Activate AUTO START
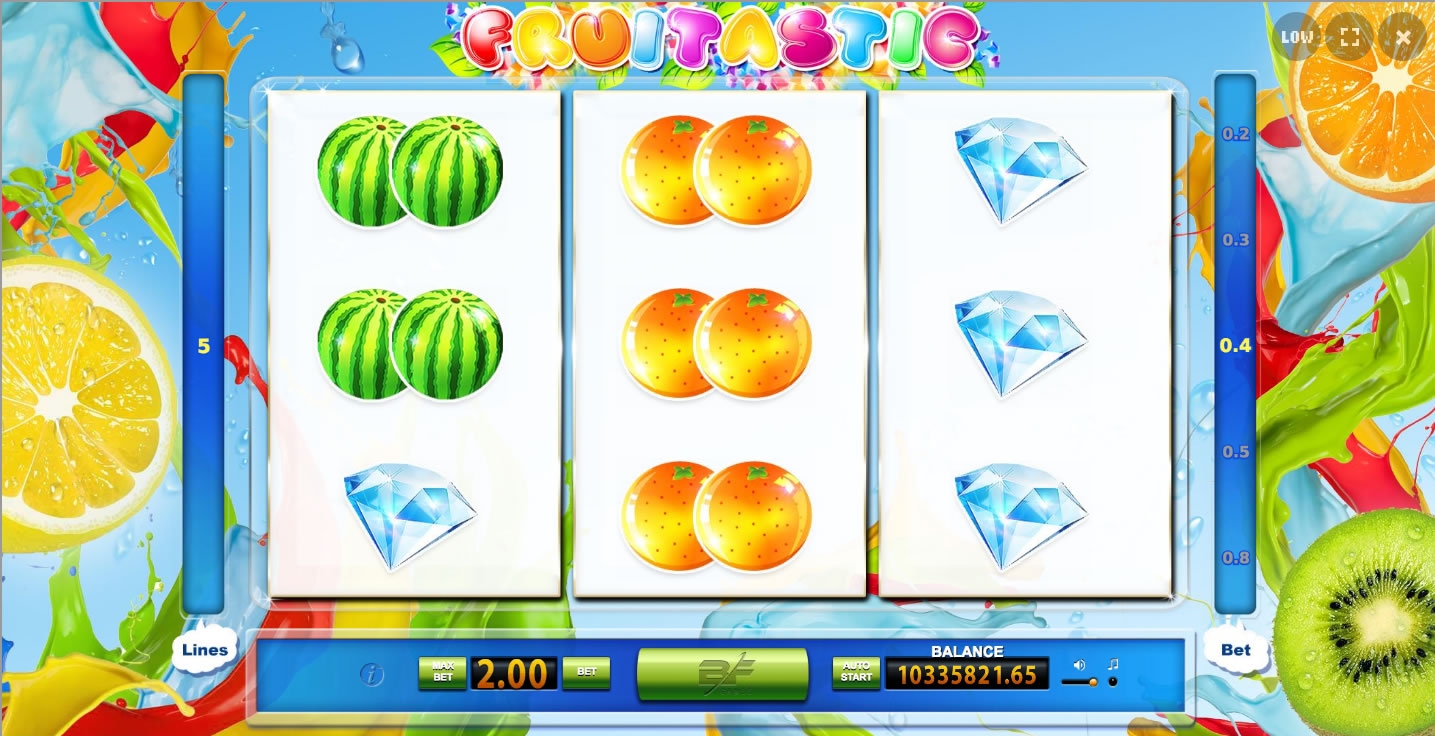 [x=856, y=673]
